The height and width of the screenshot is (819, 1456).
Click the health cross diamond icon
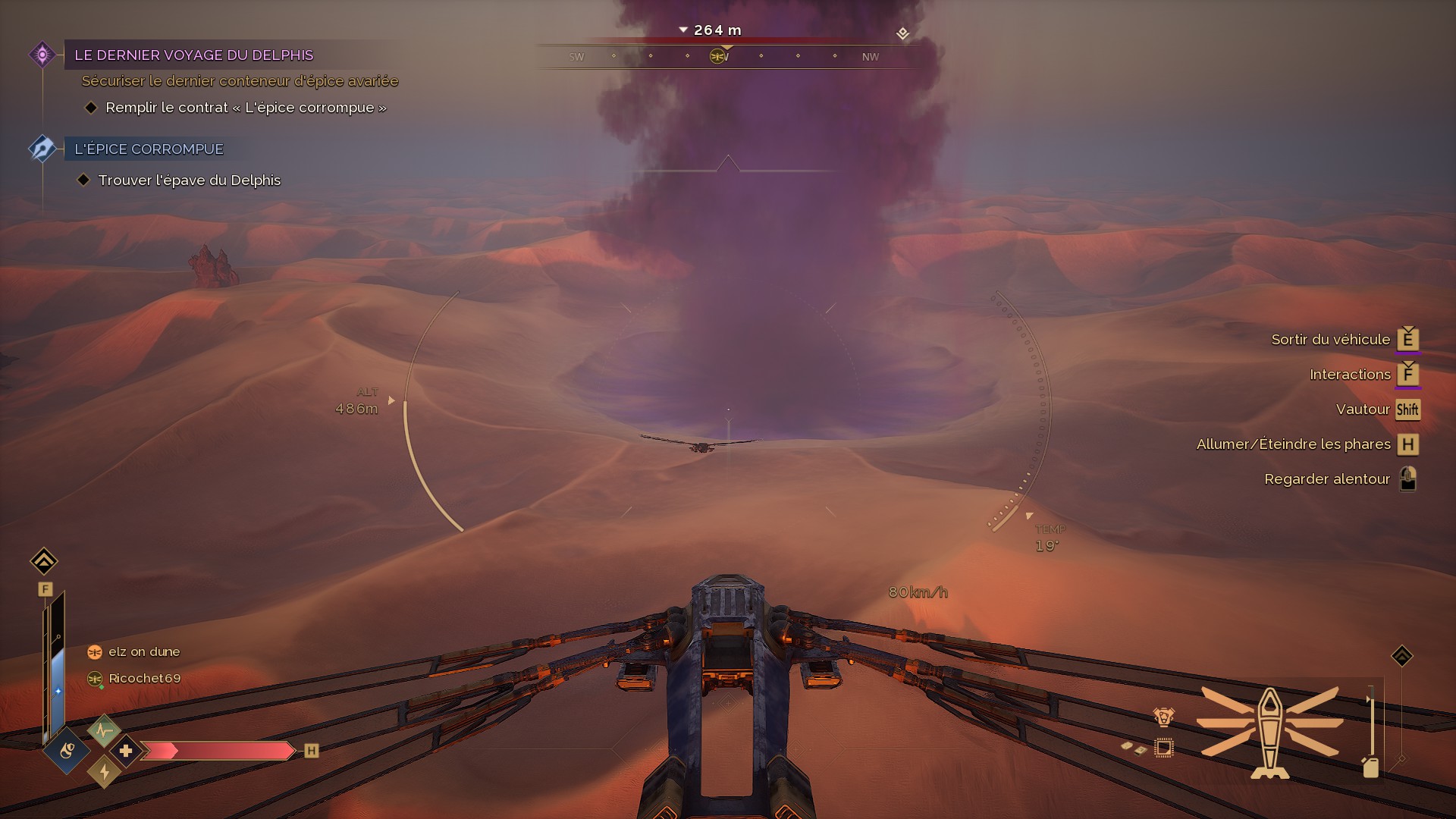coord(126,751)
